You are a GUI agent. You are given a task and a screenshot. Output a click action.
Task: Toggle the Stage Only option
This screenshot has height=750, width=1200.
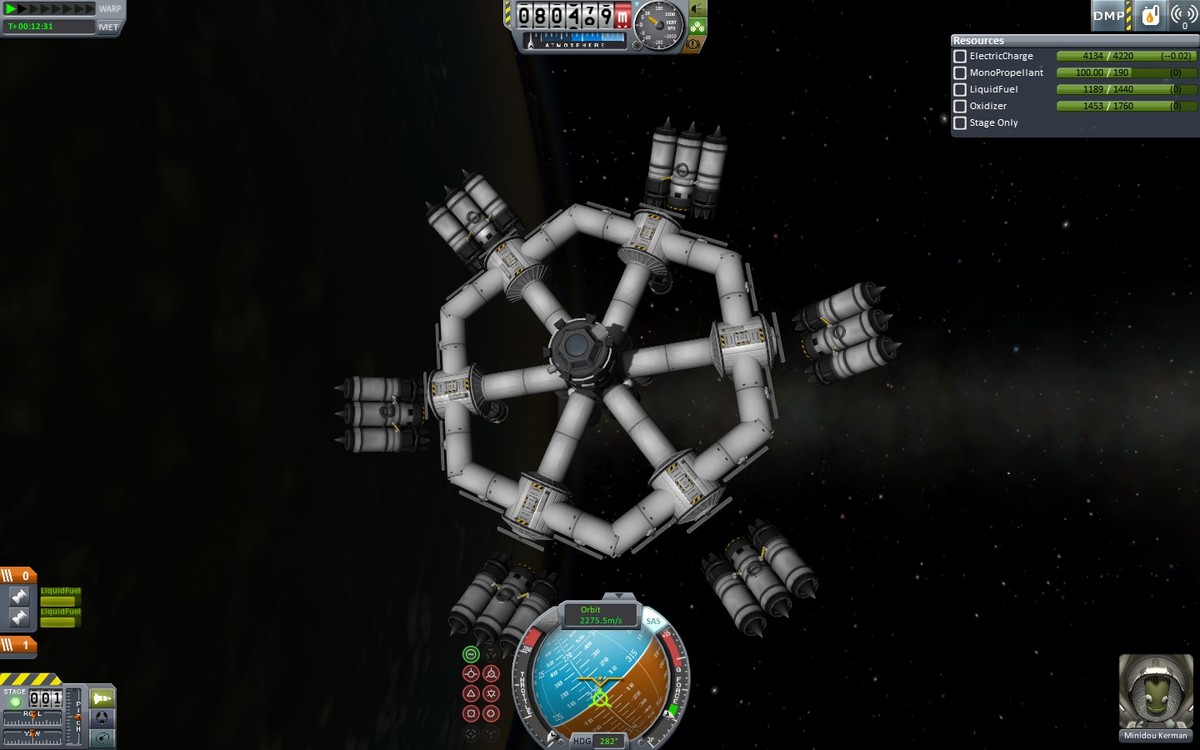[x=960, y=123]
